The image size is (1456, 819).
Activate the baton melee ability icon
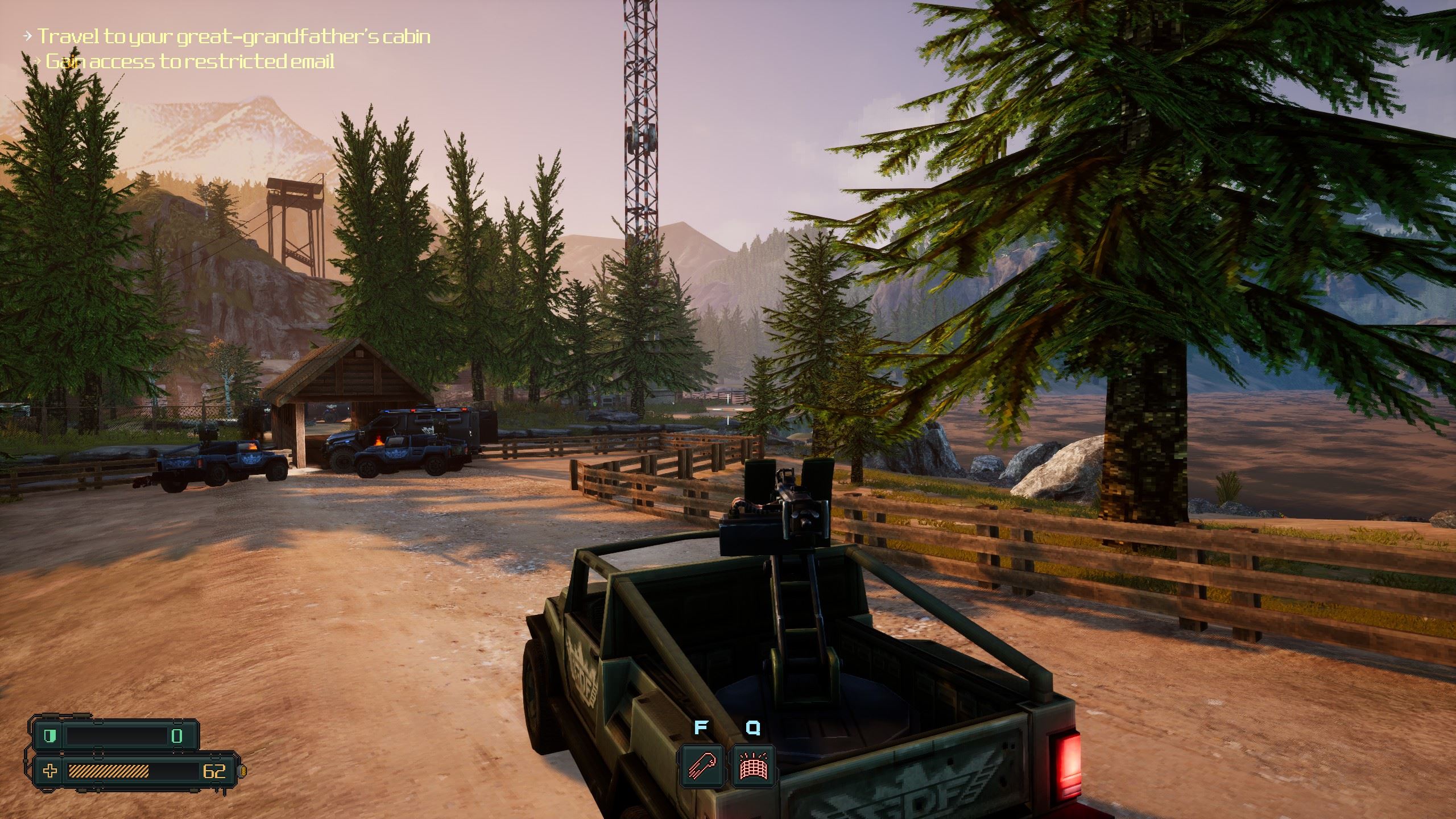tap(701, 766)
